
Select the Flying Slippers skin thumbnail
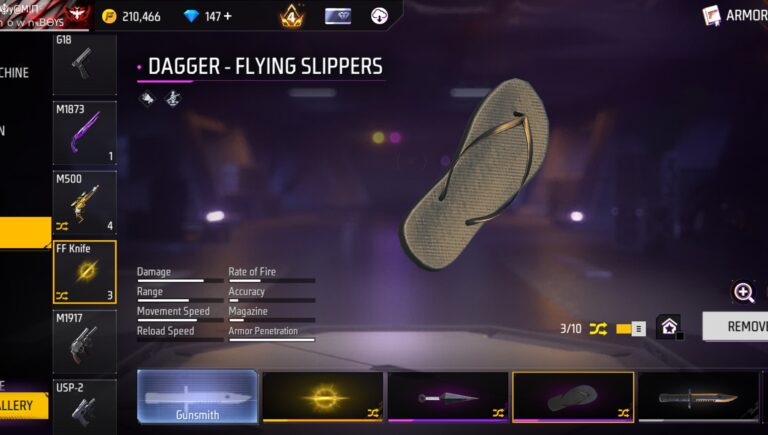tap(572, 398)
